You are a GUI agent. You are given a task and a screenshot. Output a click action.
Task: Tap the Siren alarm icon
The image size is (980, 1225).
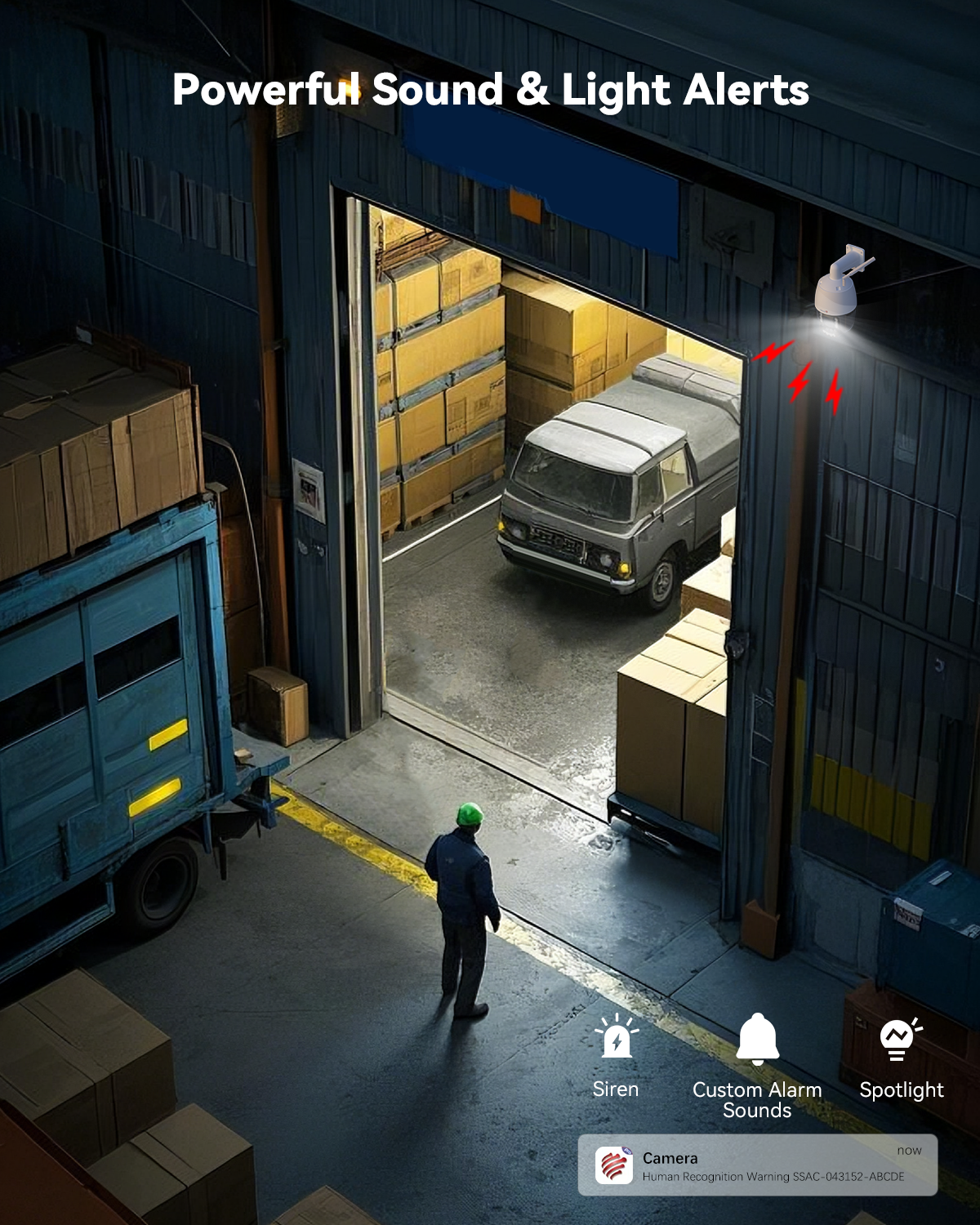(x=617, y=1039)
